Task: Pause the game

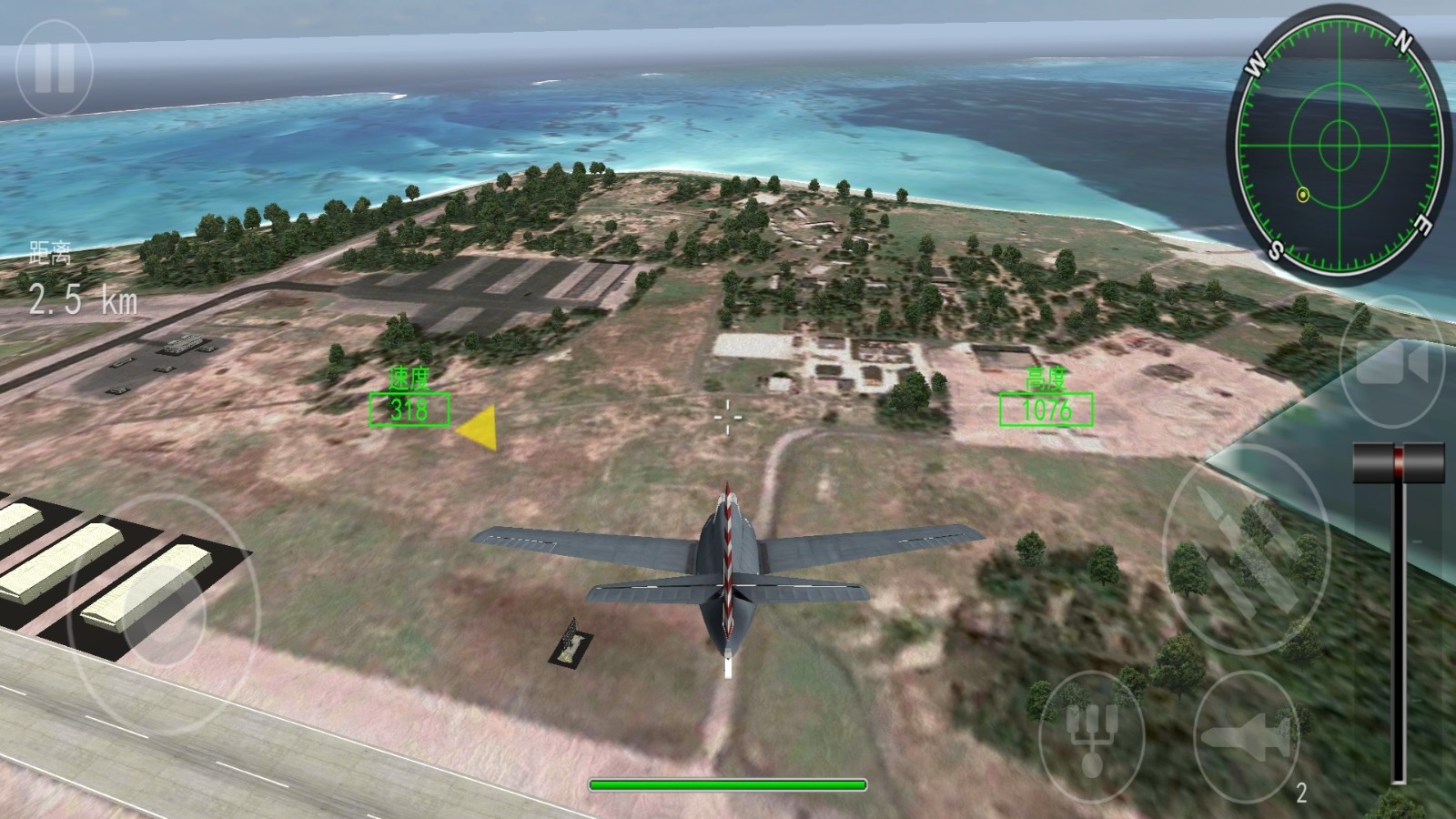Action: [55, 68]
